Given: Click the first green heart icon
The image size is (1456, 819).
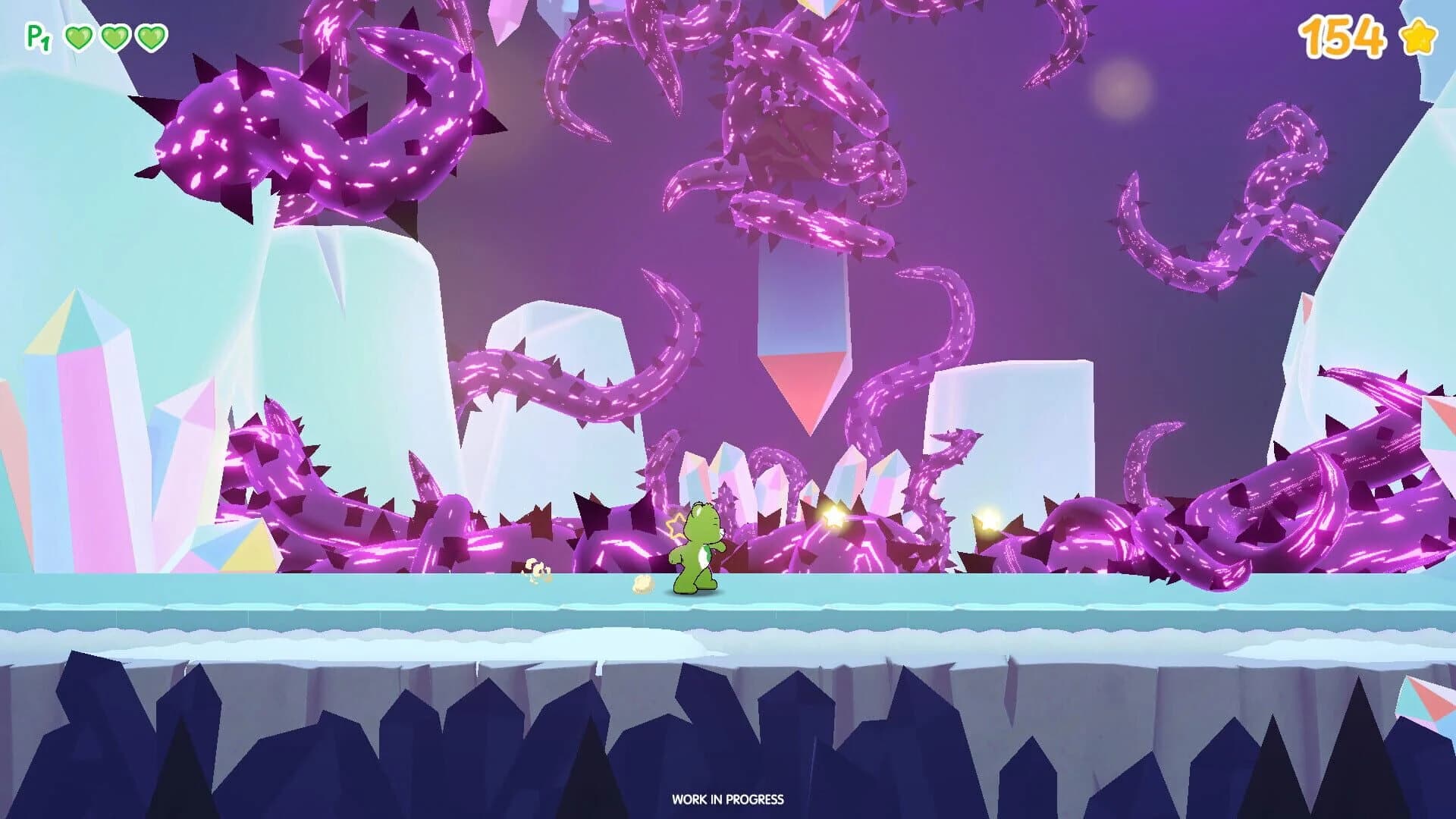Looking at the screenshot, I should click(x=78, y=36).
